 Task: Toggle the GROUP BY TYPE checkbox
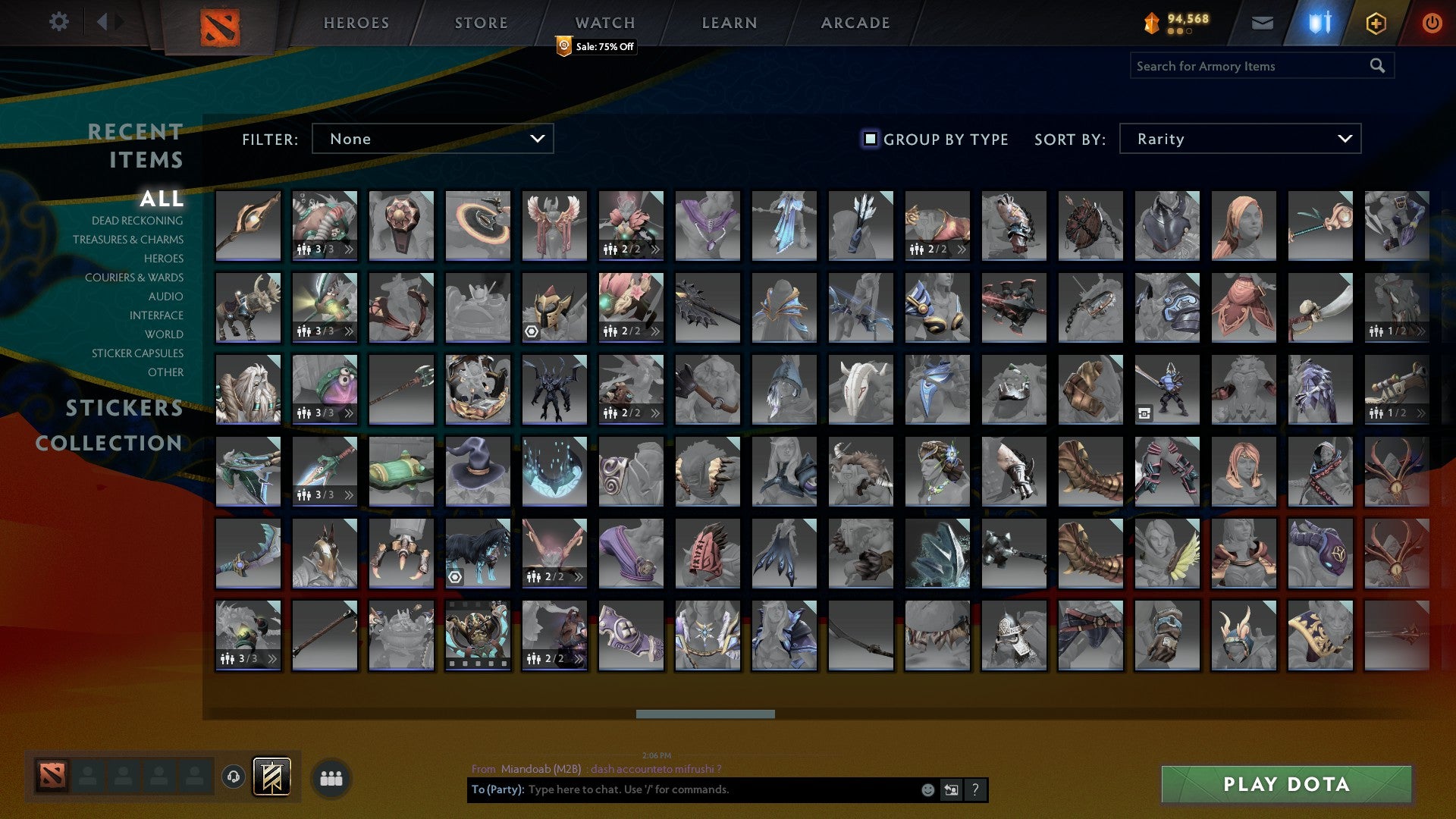(x=869, y=138)
